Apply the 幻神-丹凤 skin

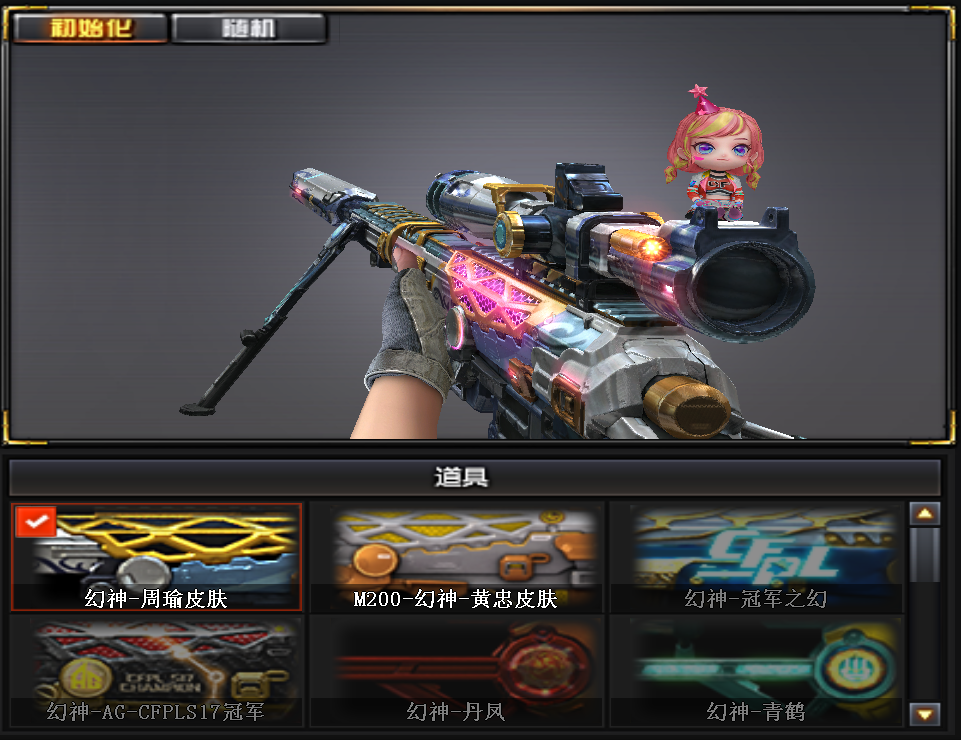(456, 670)
